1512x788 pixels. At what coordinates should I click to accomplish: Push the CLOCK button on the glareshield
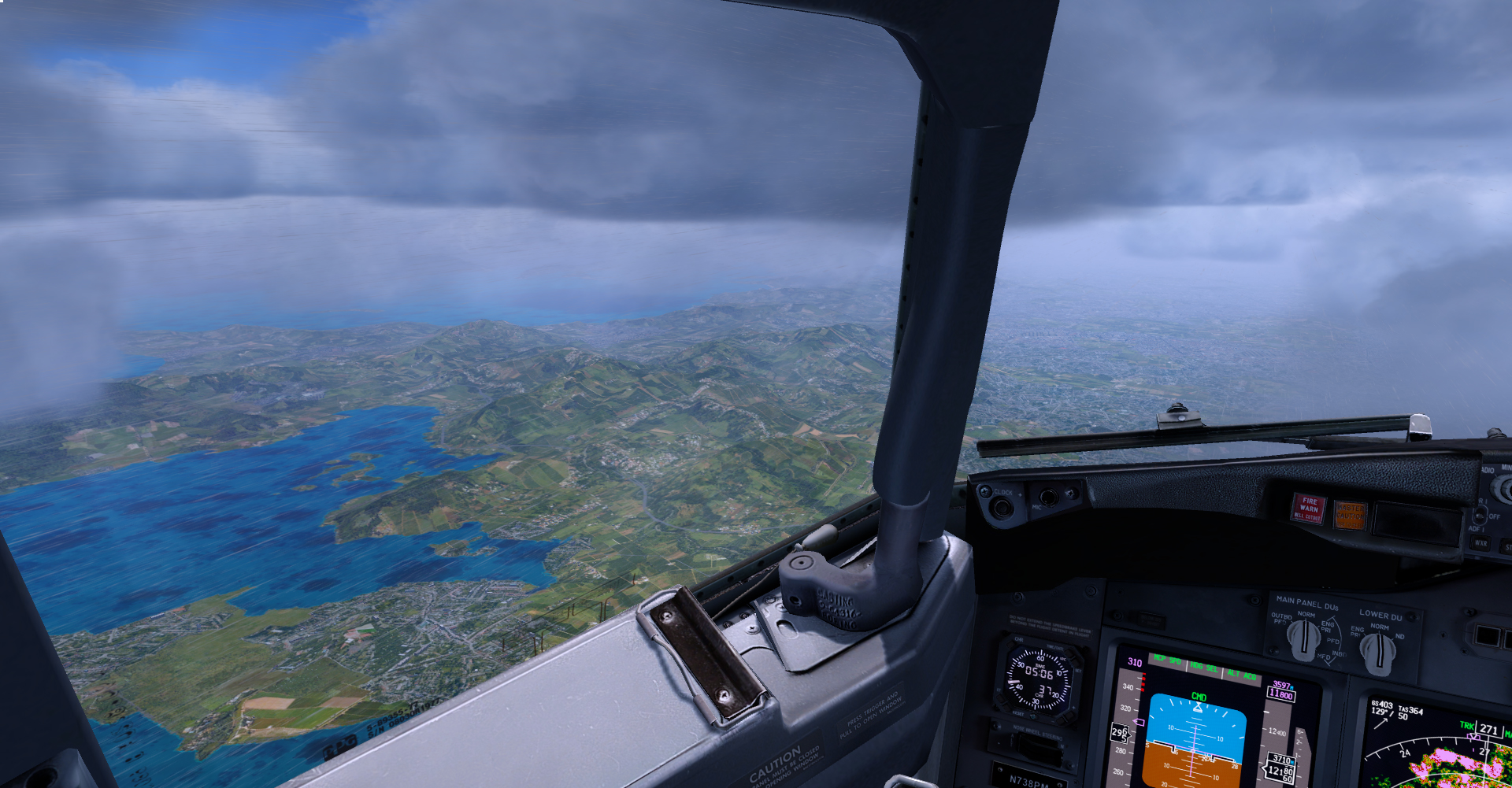(1002, 507)
